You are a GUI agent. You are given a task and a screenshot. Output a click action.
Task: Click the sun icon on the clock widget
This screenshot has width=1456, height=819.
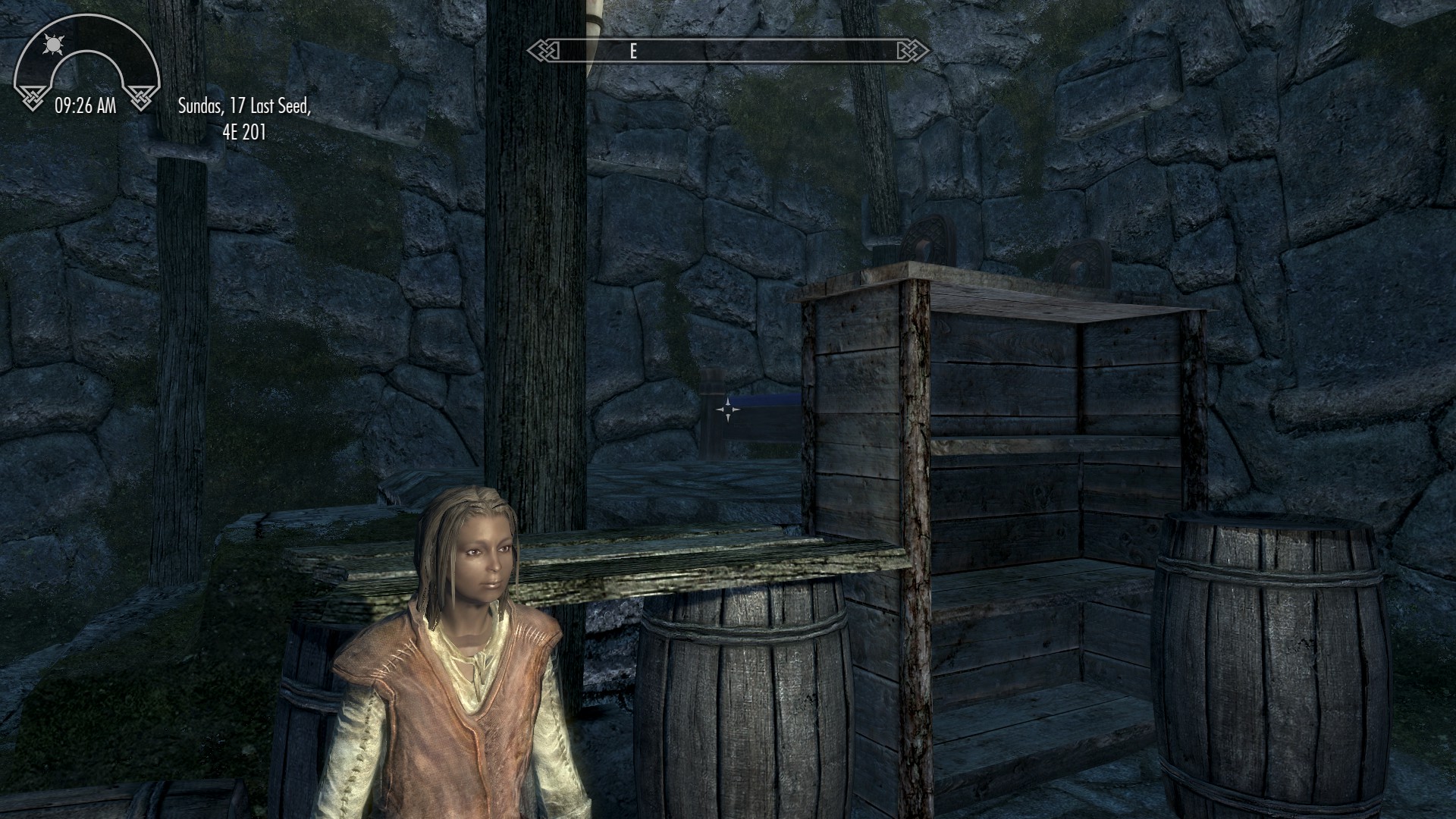pos(53,45)
